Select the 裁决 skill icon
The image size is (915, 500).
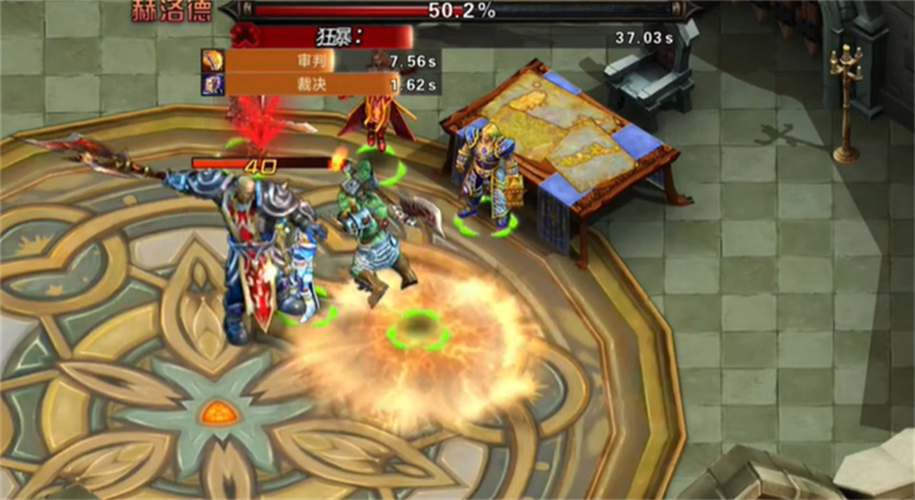[212, 84]
